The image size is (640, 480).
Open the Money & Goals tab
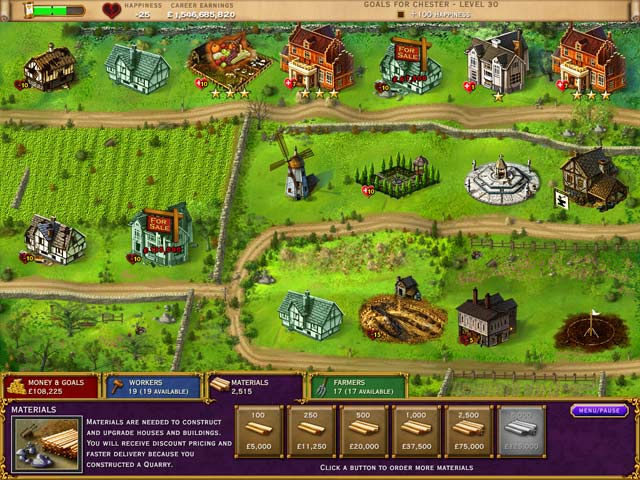(x=50, y=387)
